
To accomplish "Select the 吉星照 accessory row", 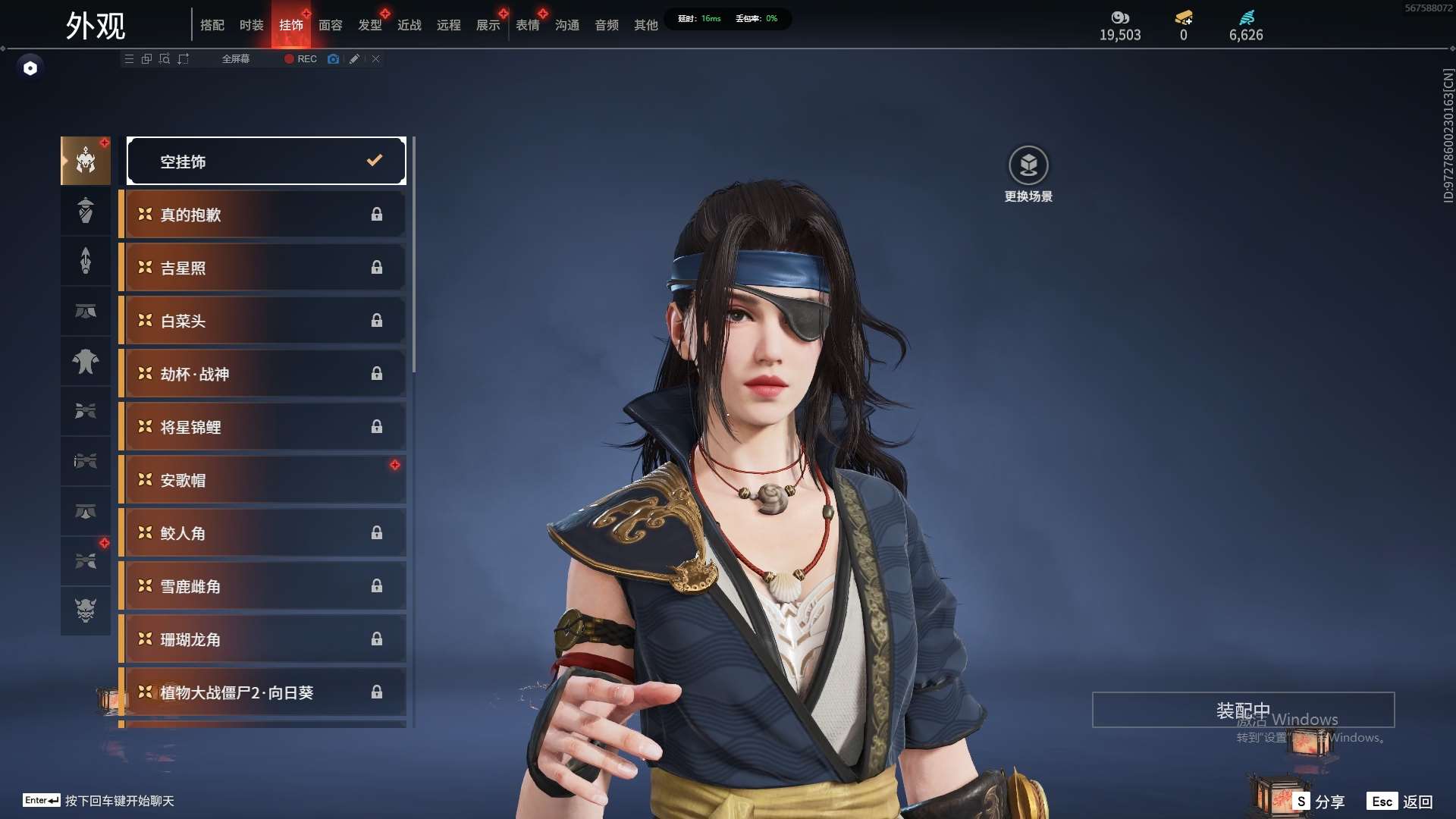I will click(264, 268).
